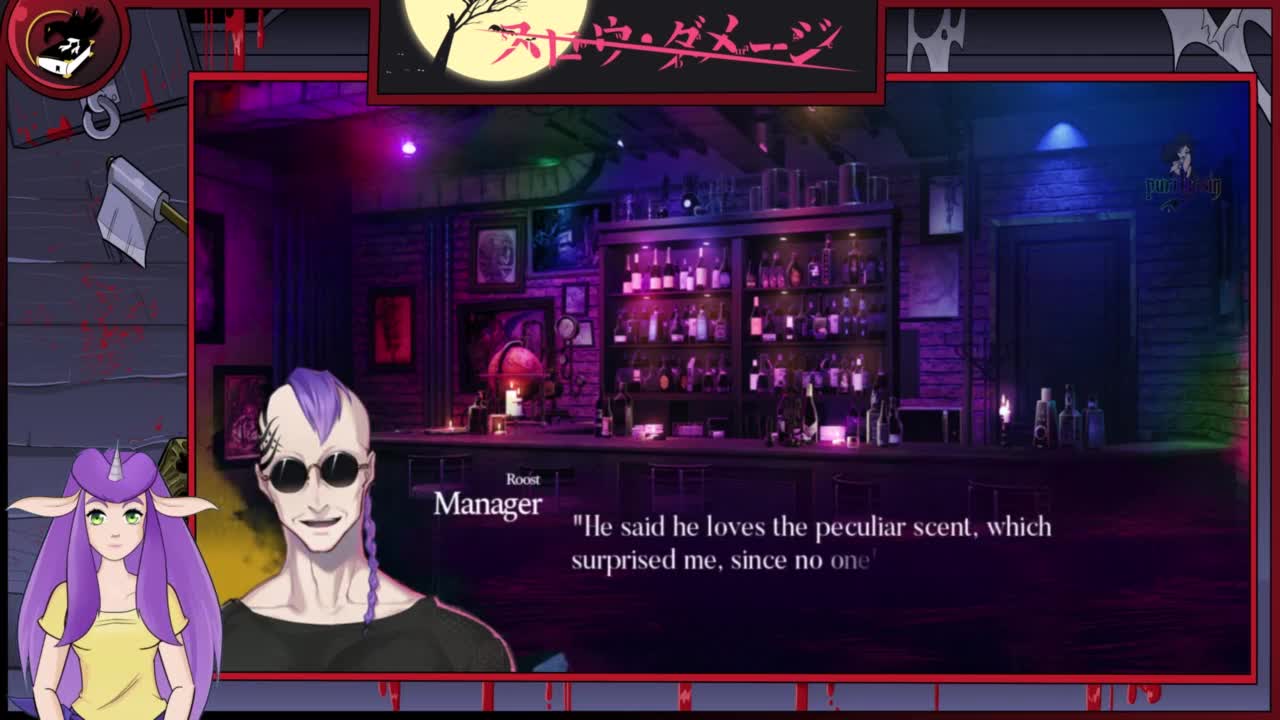This screenshot has width=1280, height=720.
Task: Advance the Roost Manager's dialogue text box
Action: (x=810, y=545)
